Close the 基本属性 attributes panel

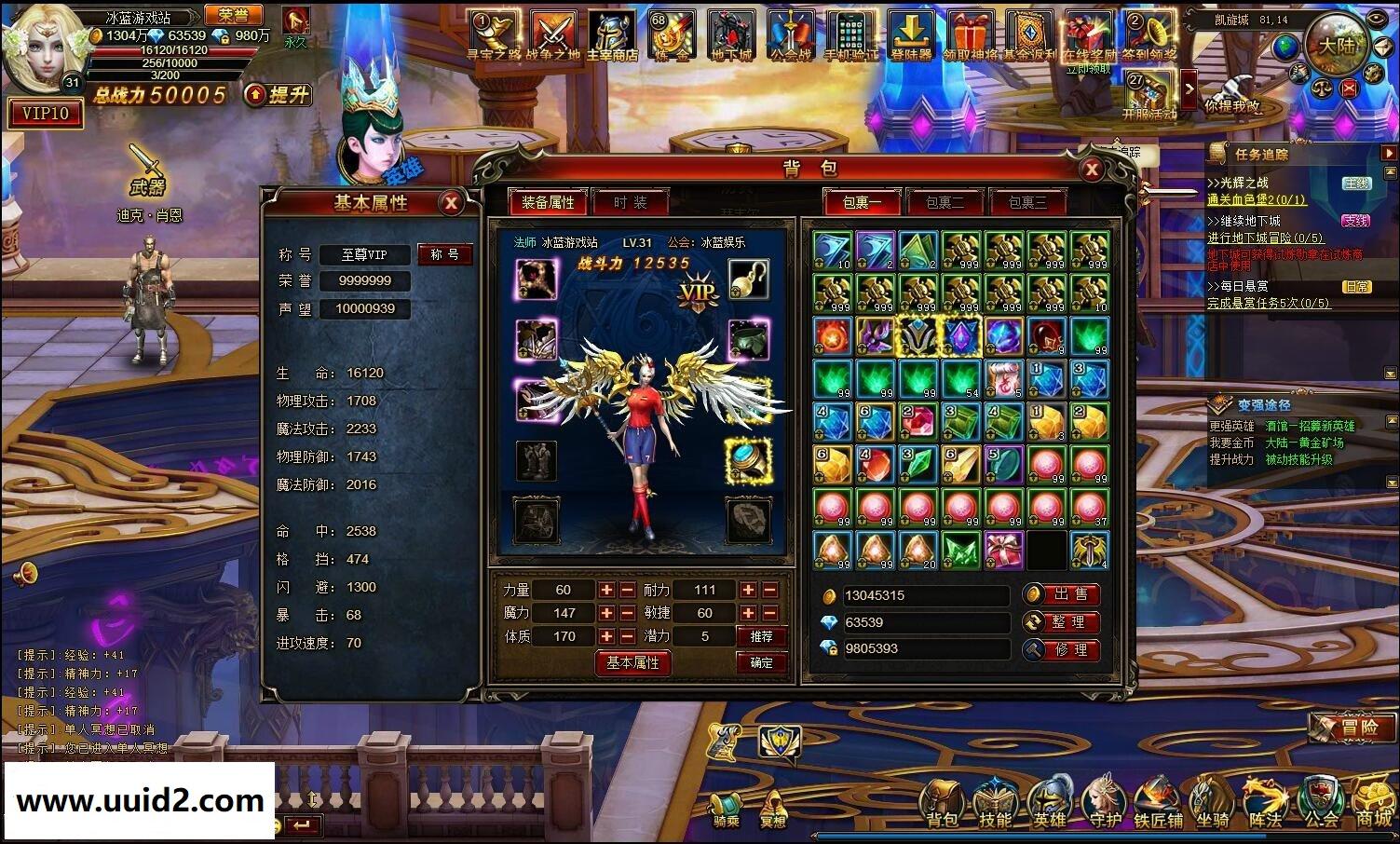pyautogui.click(x=451, y=202)
